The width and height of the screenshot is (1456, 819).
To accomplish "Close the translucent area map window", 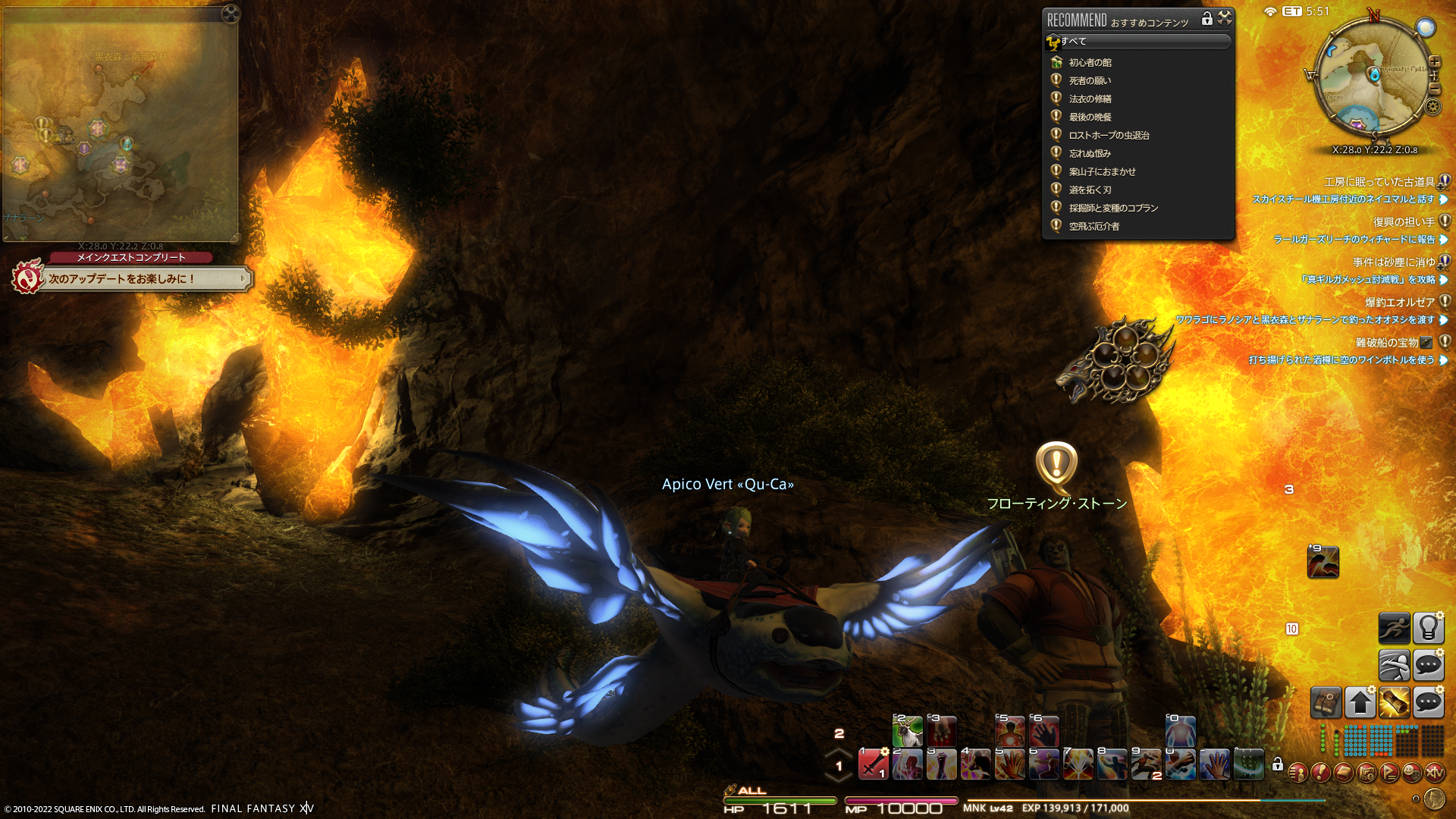I will pos(231,13).
